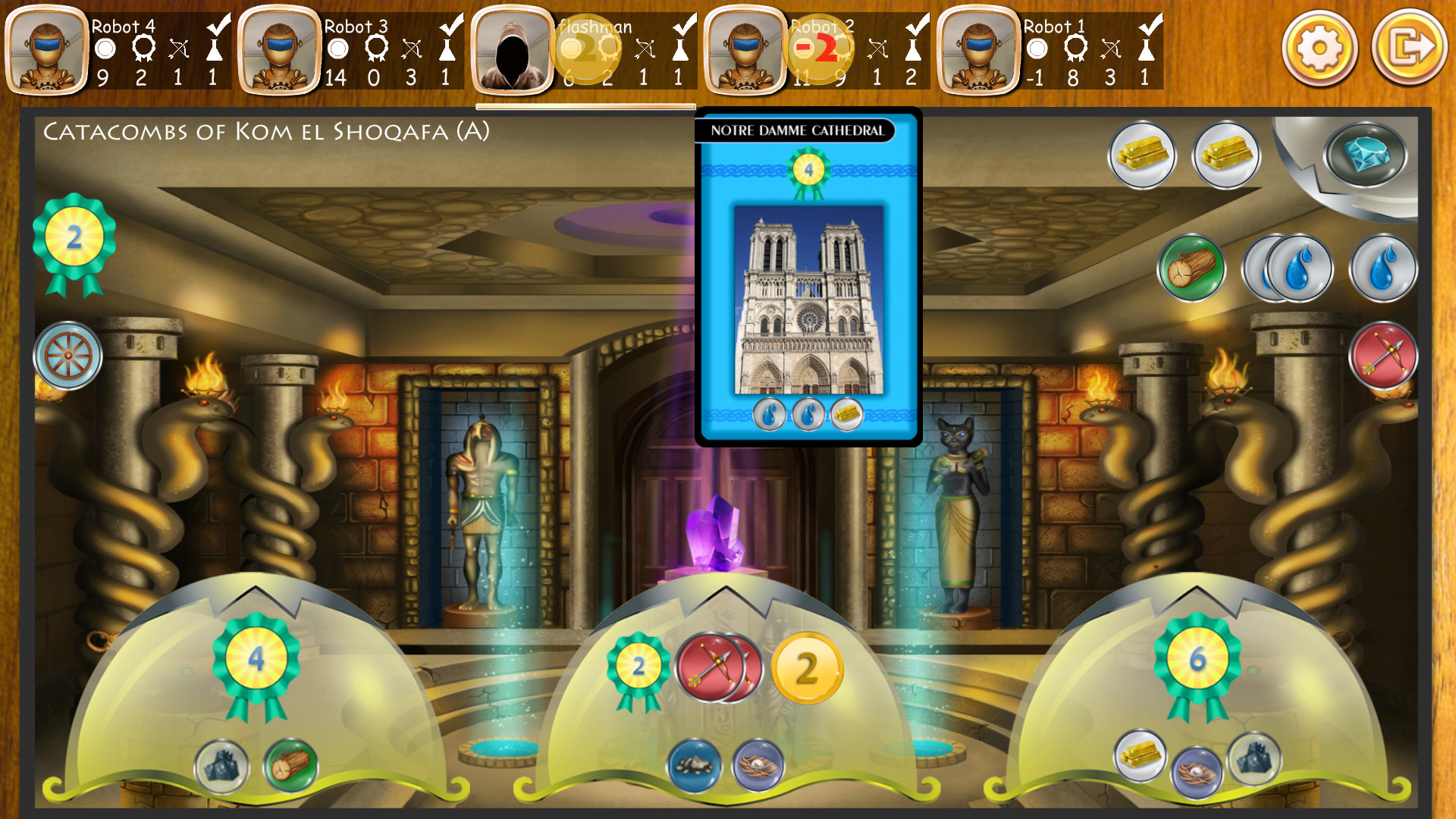Click the ship wheel icon on the left

coord(67,356)
